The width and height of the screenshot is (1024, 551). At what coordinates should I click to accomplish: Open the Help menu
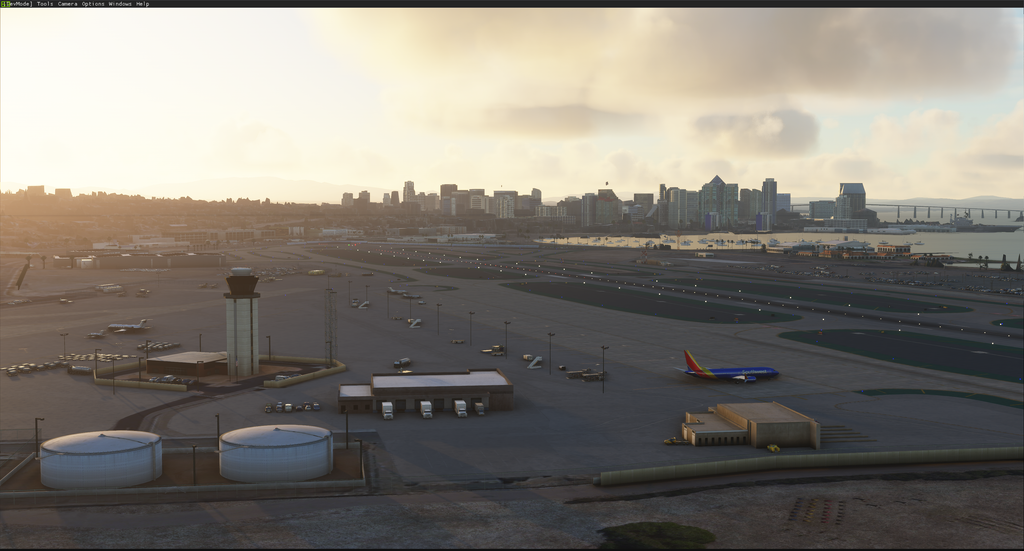click(143, 4)
